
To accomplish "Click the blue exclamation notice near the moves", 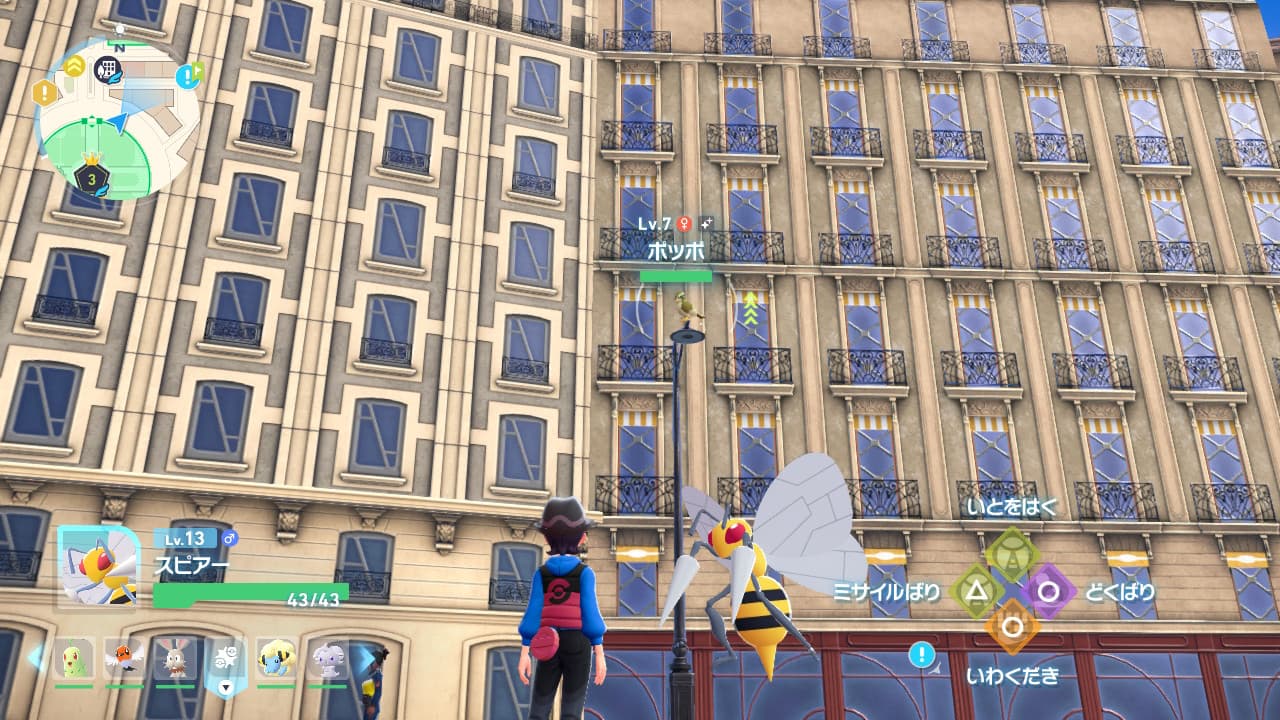I will click(922, 655).
